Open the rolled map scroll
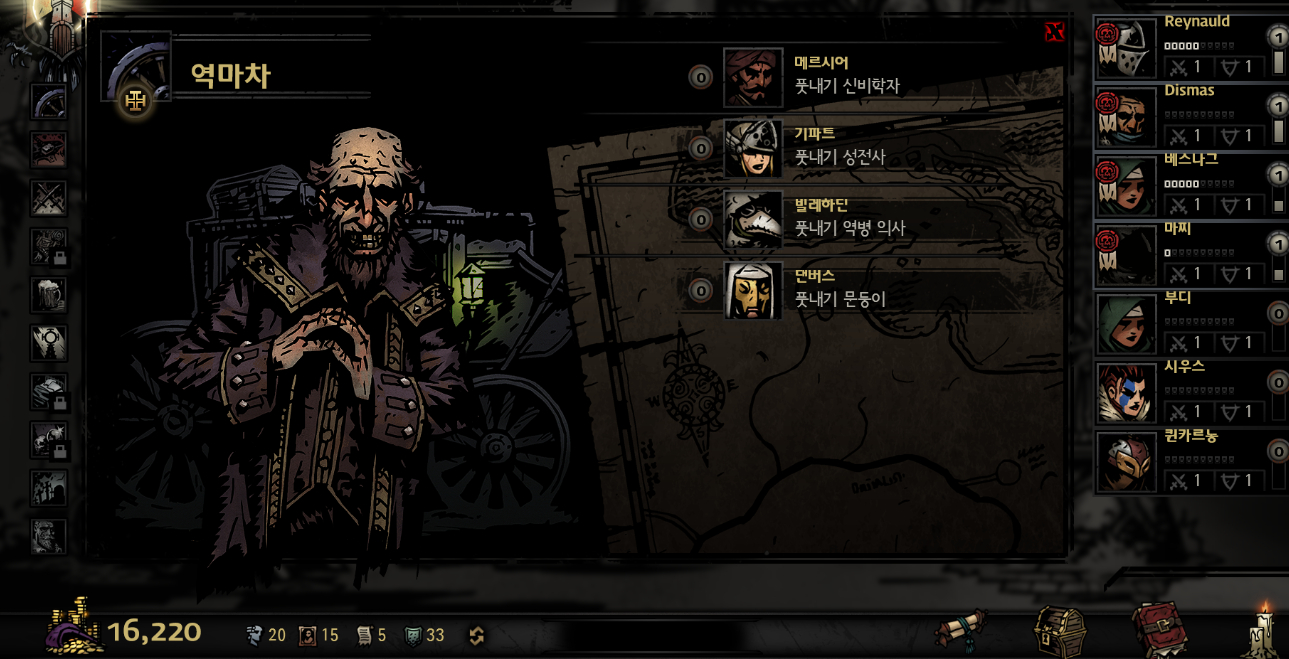The width and height of the screenshot is (1289, 659). coord(961,630)
